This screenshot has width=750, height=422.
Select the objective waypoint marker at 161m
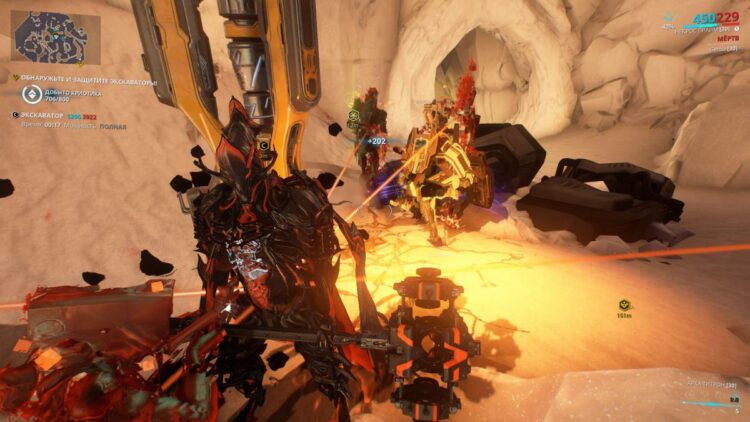point(625,303)
